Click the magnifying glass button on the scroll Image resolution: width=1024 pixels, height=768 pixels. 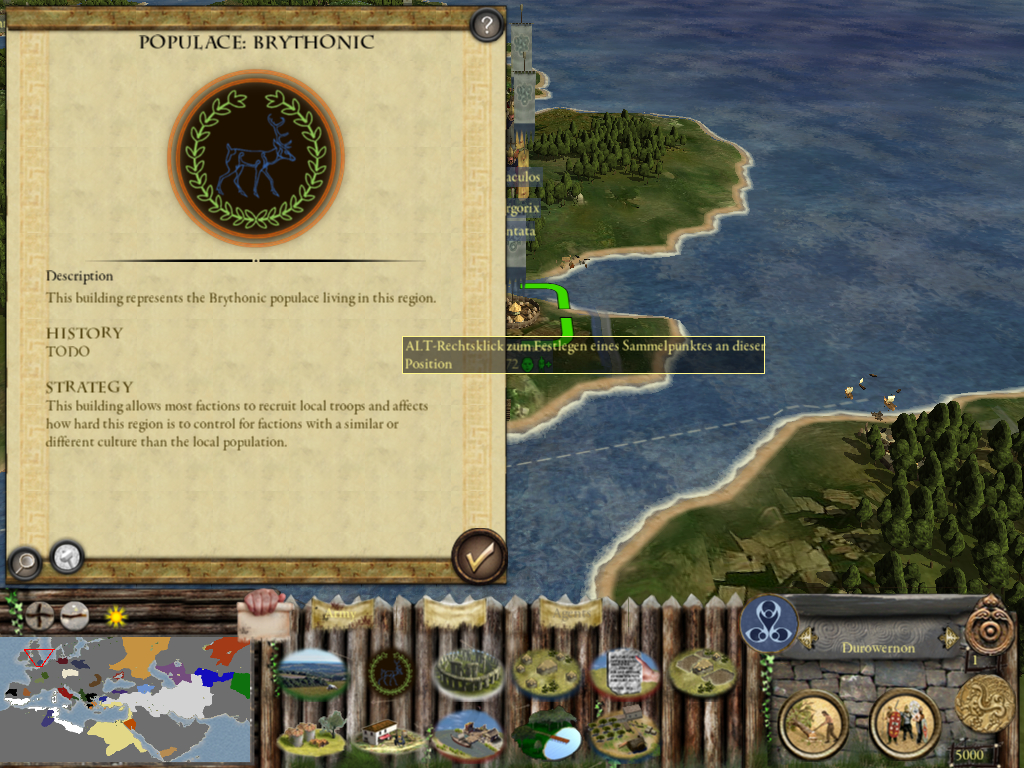click(24, 563)
